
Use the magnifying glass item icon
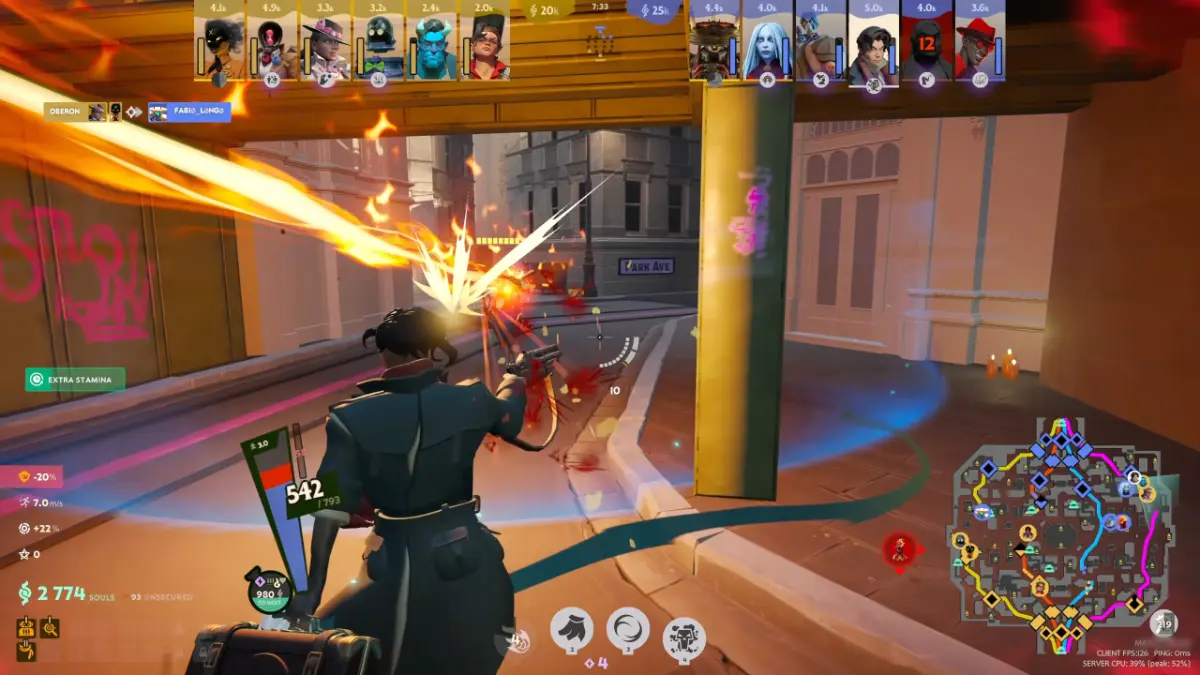[x=49, y=628]
